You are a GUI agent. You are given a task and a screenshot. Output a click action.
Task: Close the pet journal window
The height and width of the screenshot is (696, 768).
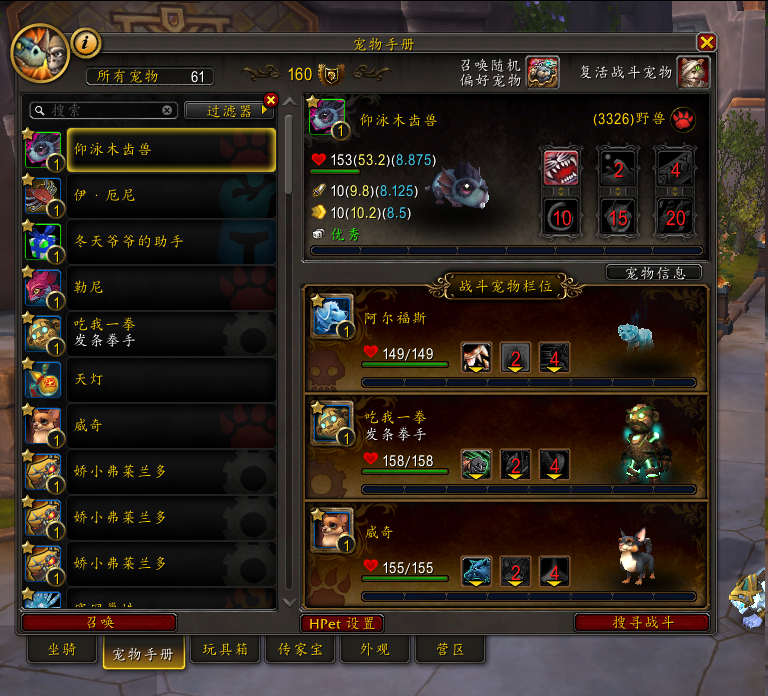pyautogui.click(x=706, y=42)
